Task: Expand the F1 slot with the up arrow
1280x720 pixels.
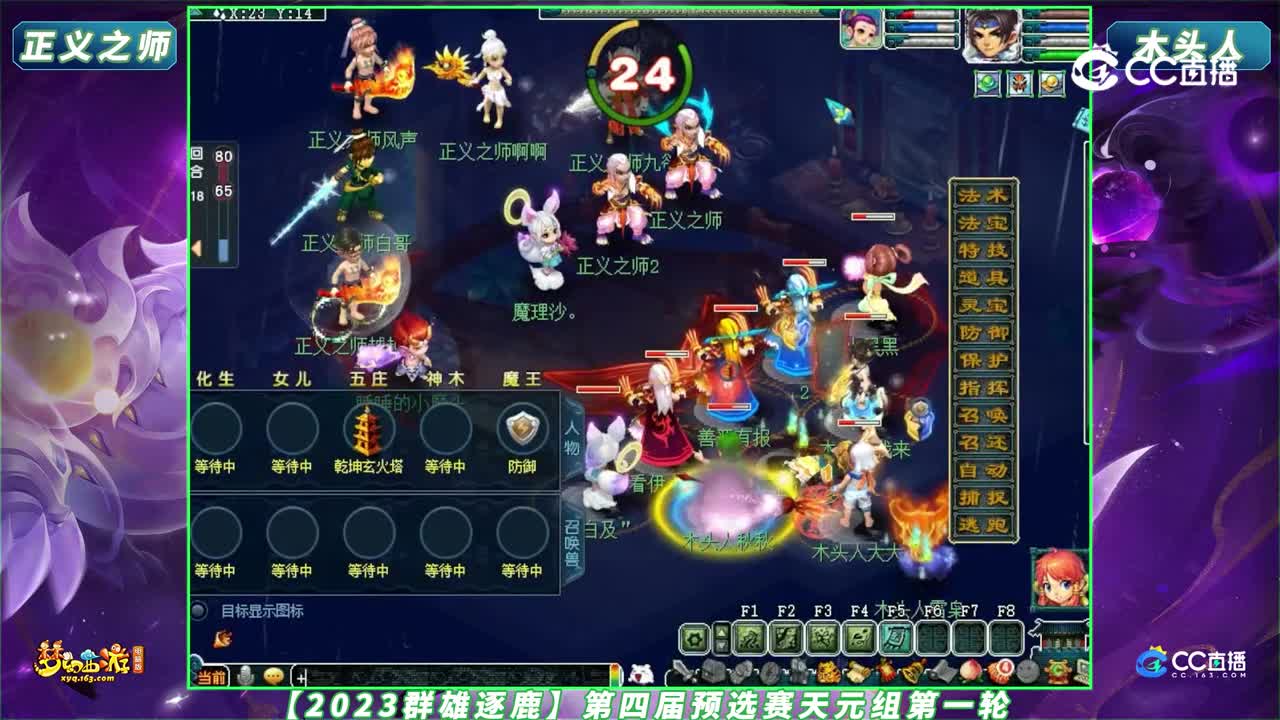Action: tap(721, 630)
